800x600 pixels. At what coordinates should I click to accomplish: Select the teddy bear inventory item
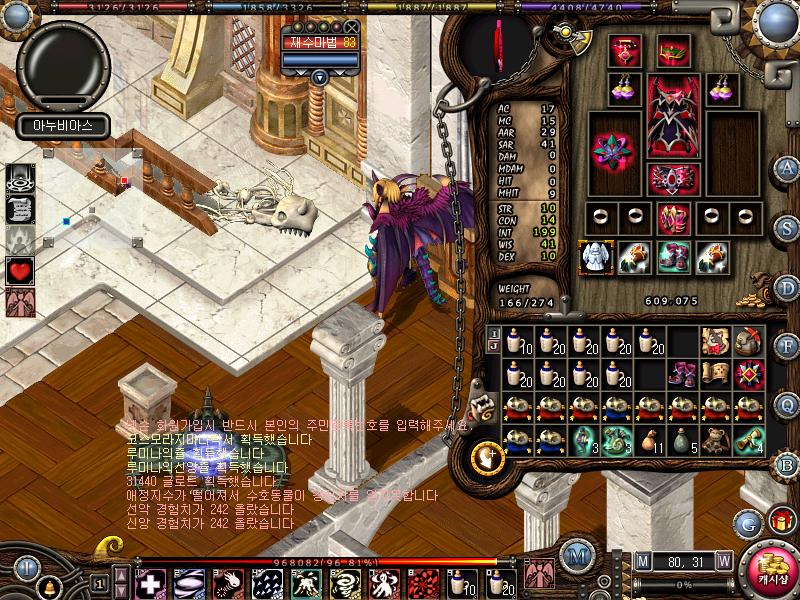point(715,439)
